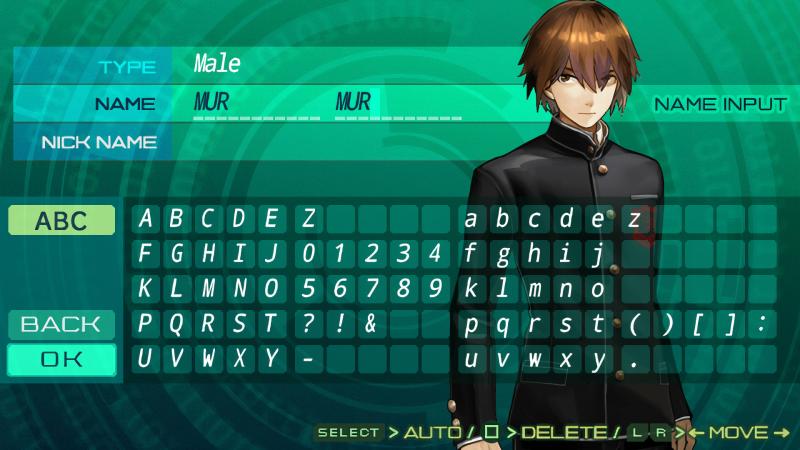
Task: Choose lowercase letter k key
Action: pos(471,289)
